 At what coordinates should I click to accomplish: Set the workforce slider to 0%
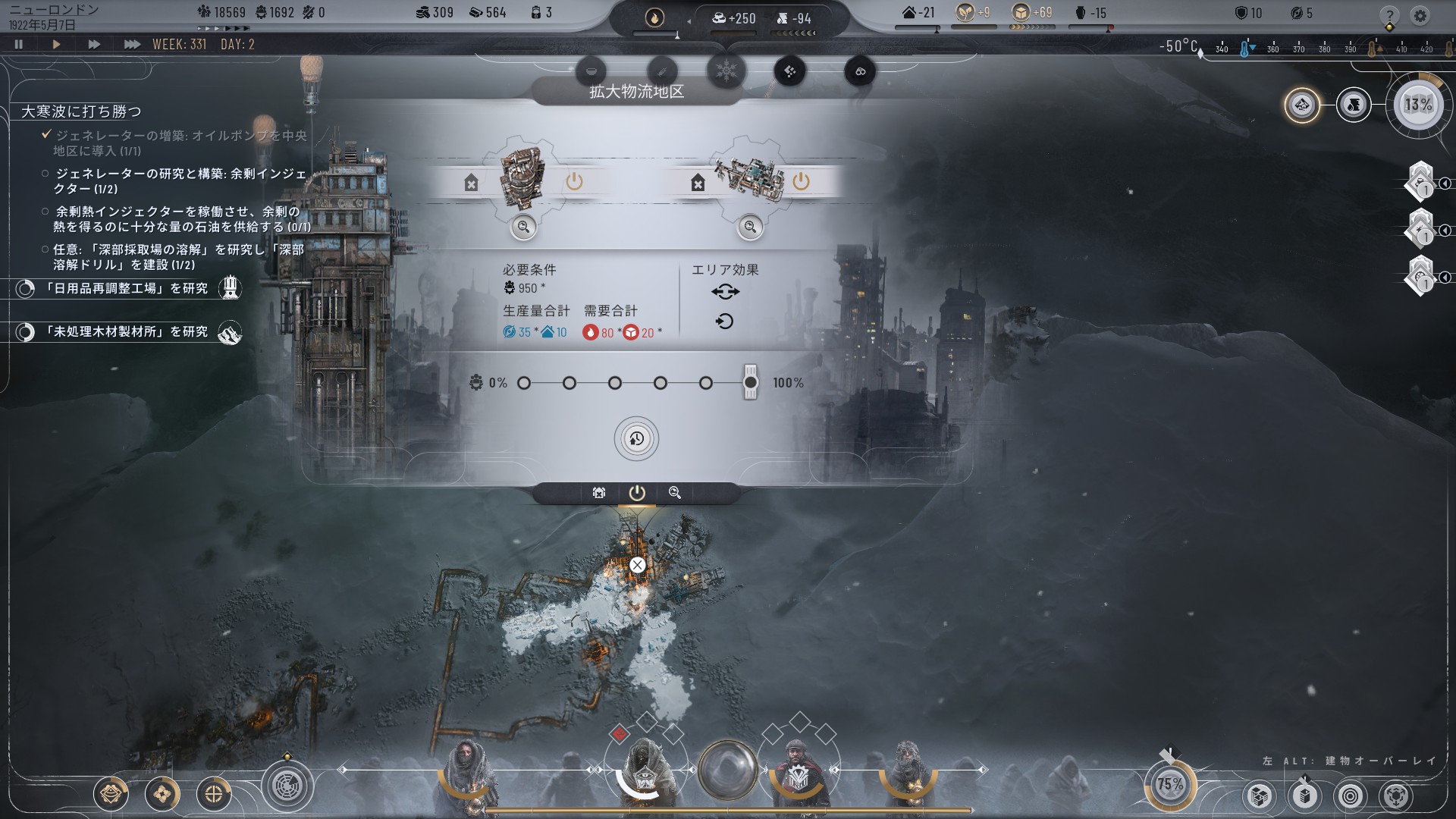524,383
